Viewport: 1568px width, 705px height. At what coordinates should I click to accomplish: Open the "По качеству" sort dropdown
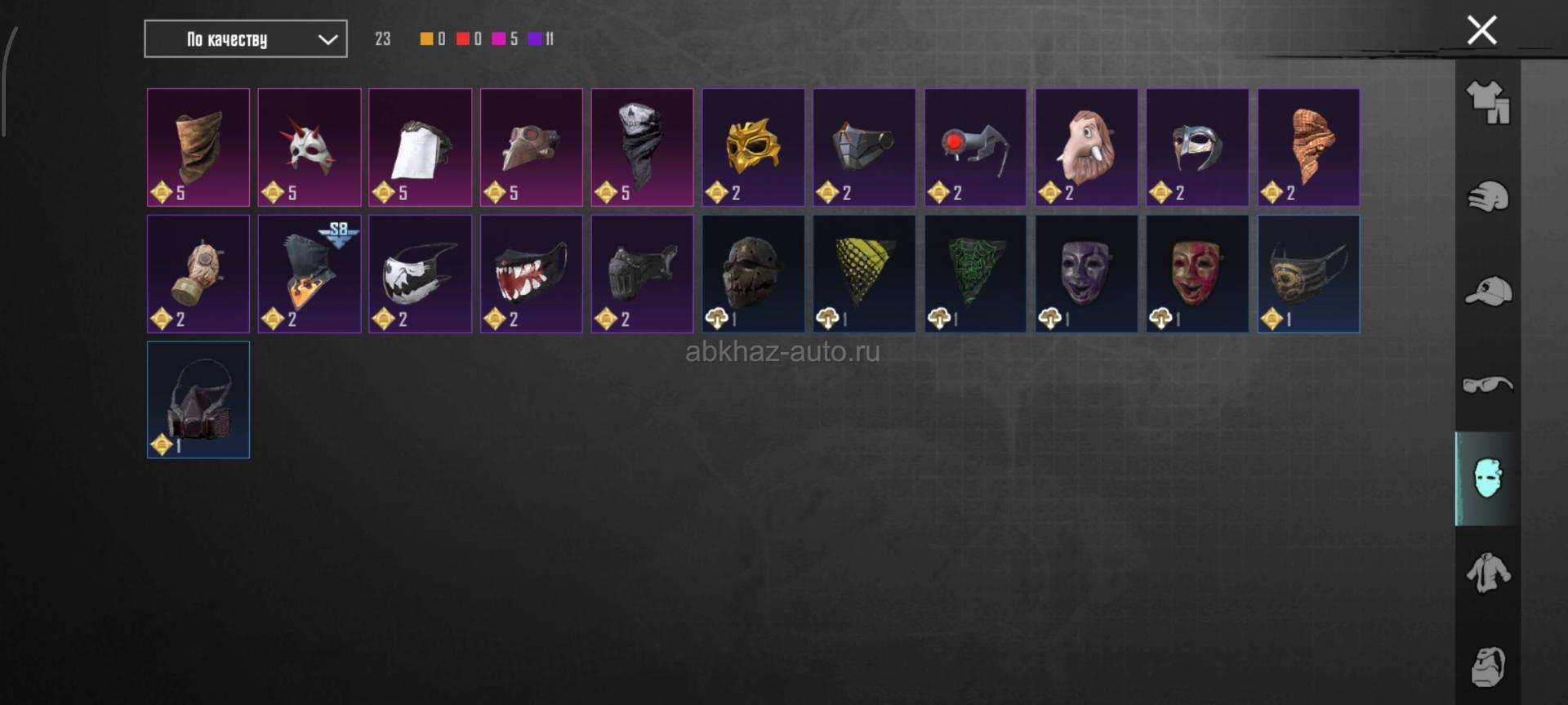245,39
